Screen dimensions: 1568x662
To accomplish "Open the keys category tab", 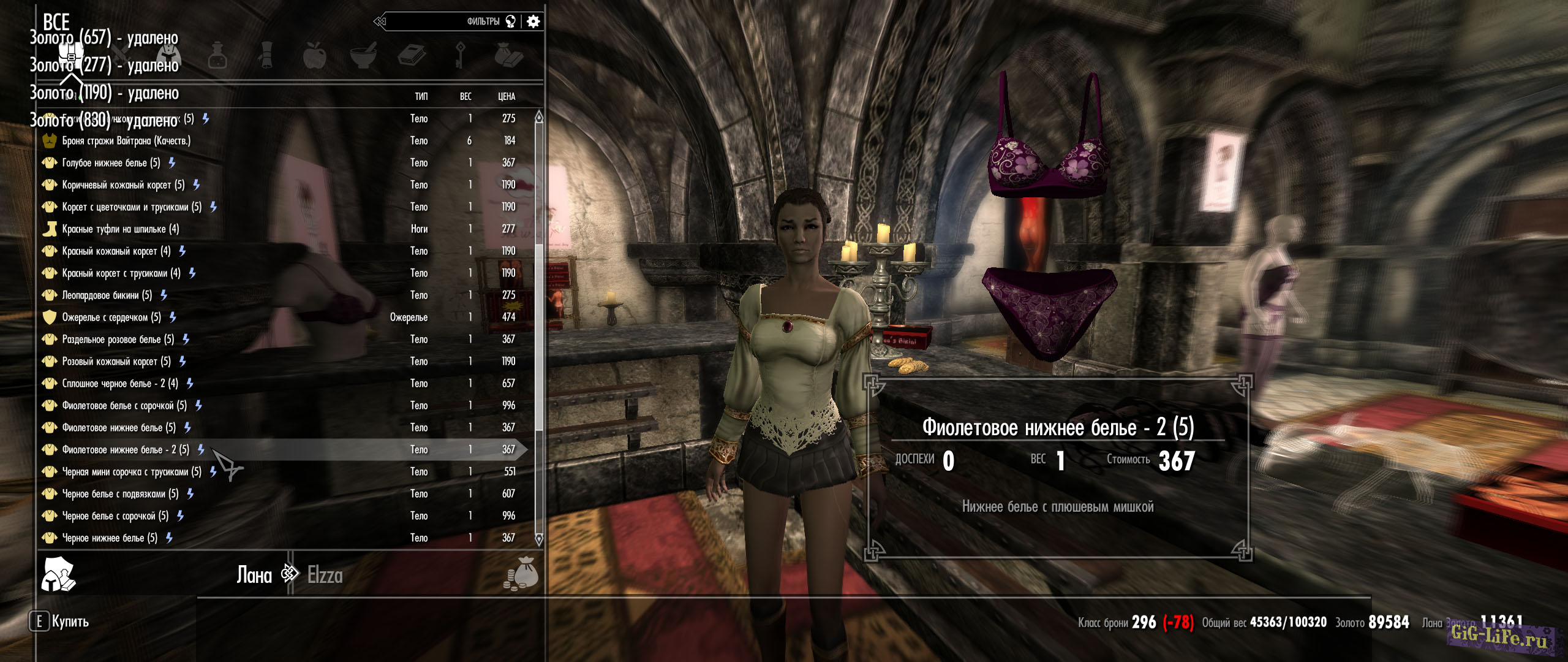I will pyautogui.click(x=460, y=55).
